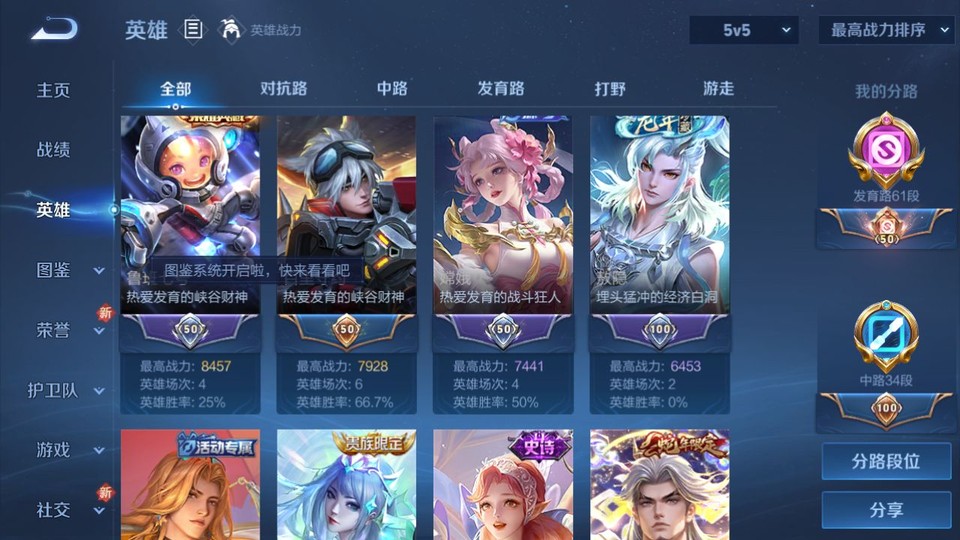Switch to the 游走 tab

718,88
